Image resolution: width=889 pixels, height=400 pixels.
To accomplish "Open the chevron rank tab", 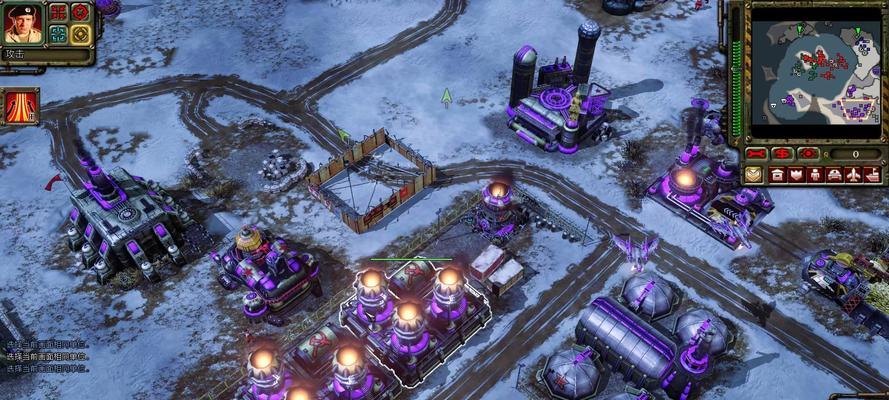I will point(754,174).
